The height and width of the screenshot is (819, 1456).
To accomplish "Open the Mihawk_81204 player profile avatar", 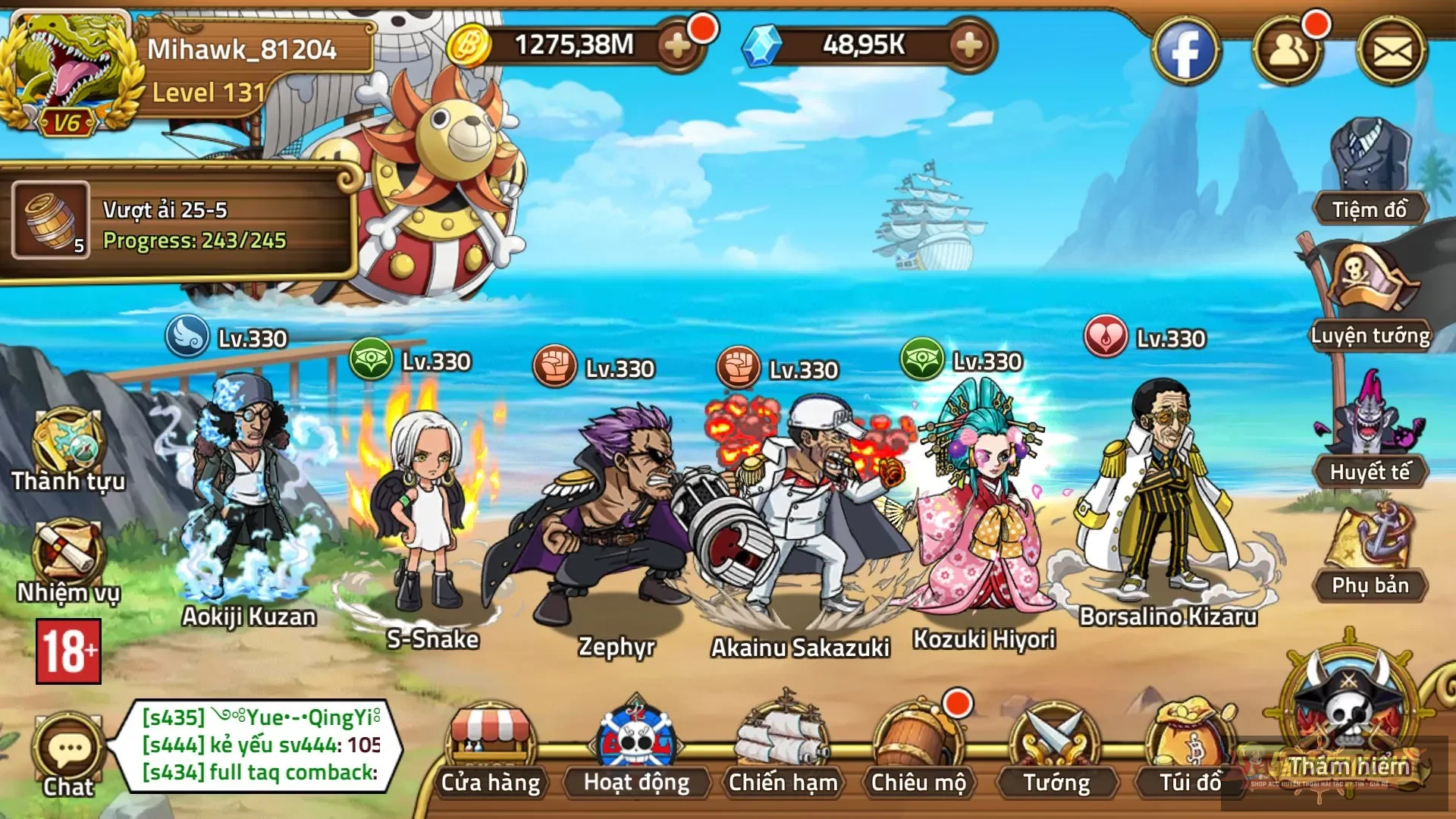I will click(x=70, y=70).
